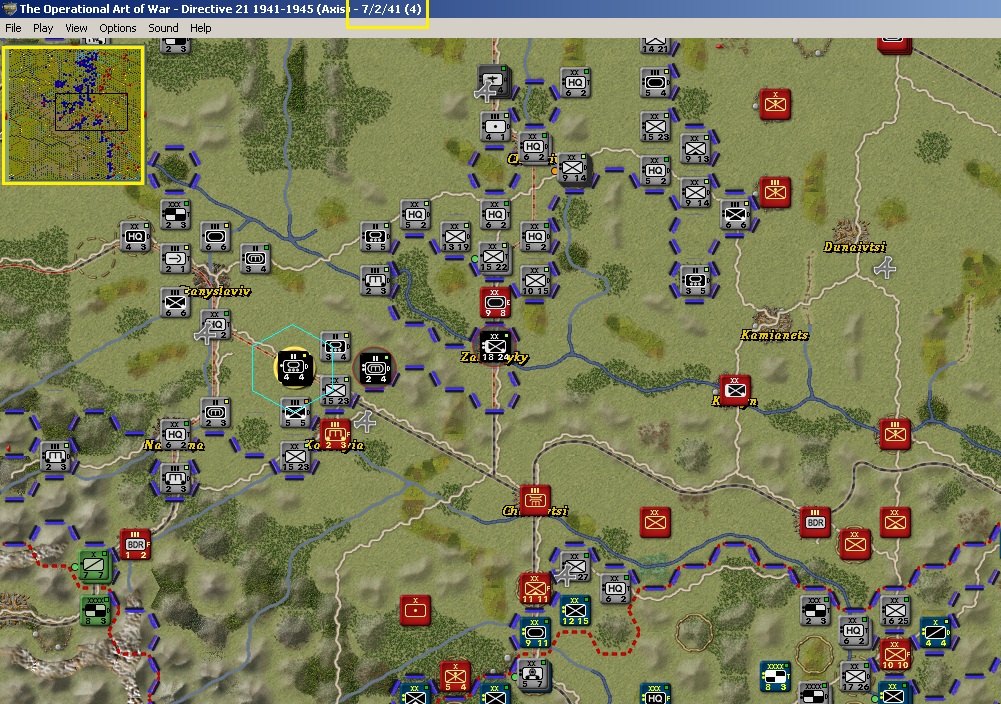
Task: Select the red 10-10 Soviet unit
Action: point(895,653)
